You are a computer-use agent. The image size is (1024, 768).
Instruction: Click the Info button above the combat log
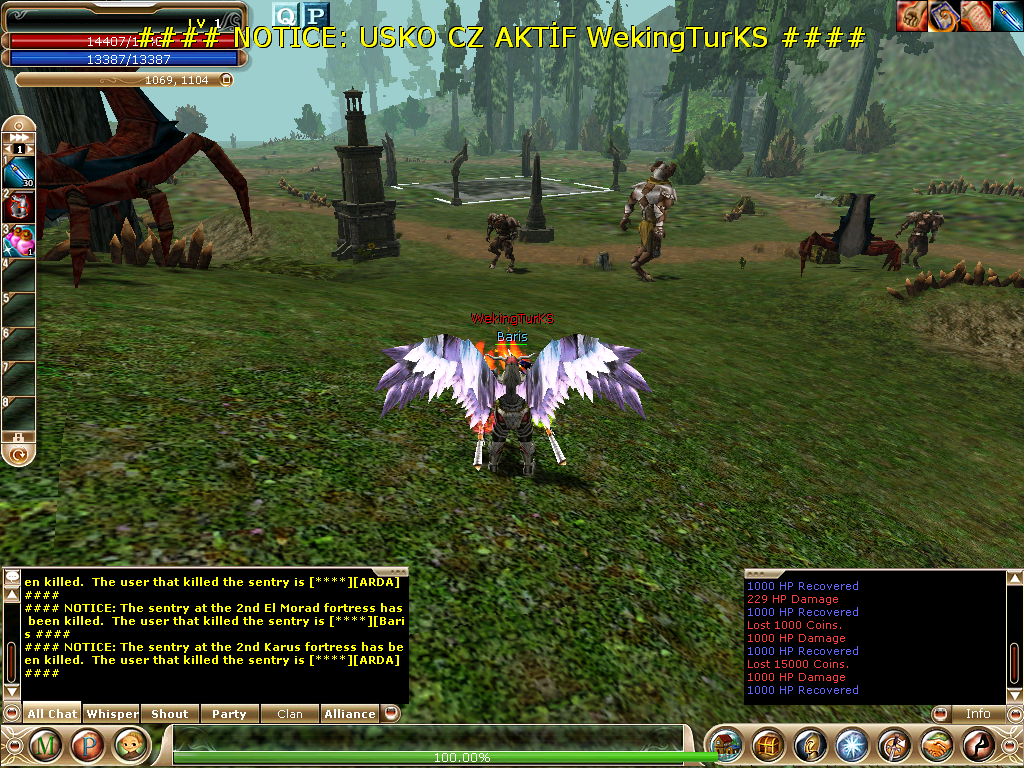977,714
